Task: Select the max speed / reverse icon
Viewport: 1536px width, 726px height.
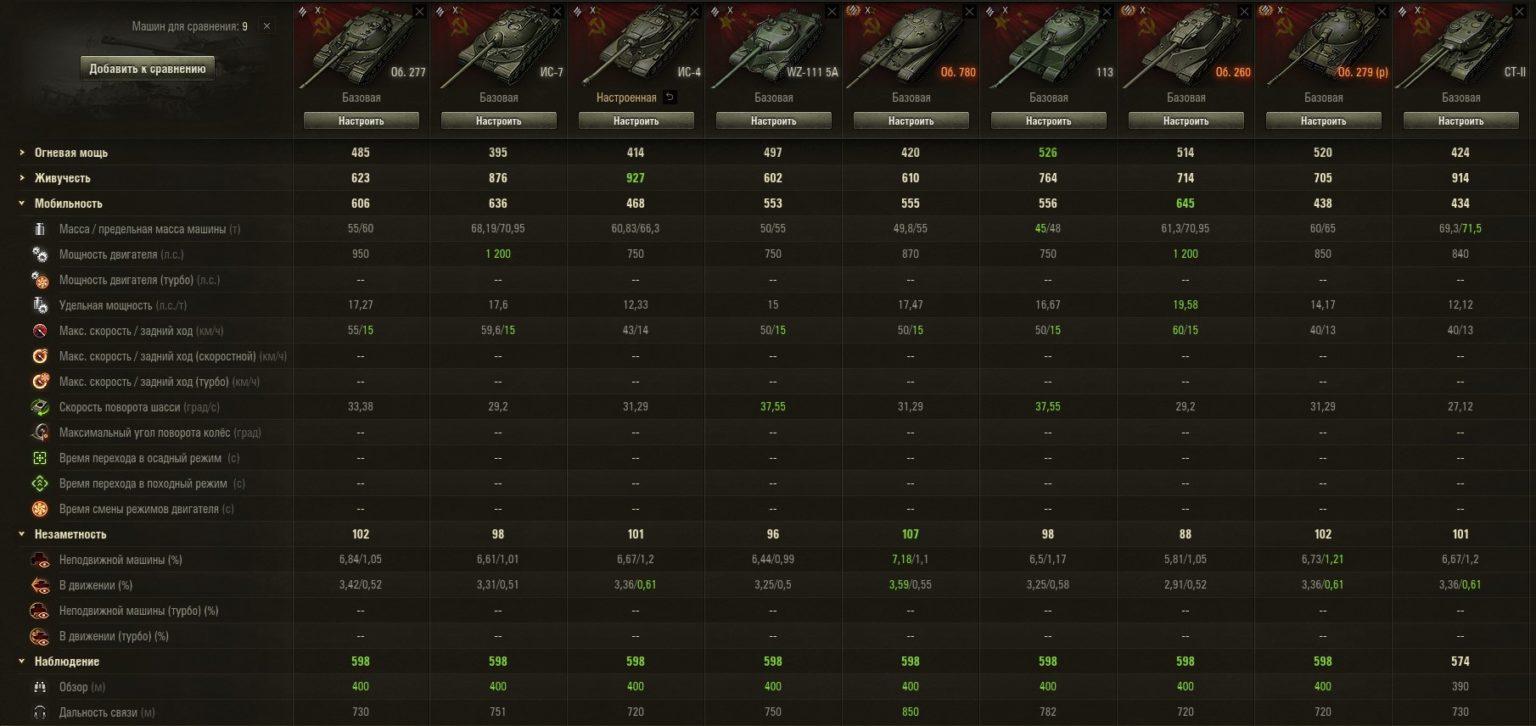Action: click(40, 330)
